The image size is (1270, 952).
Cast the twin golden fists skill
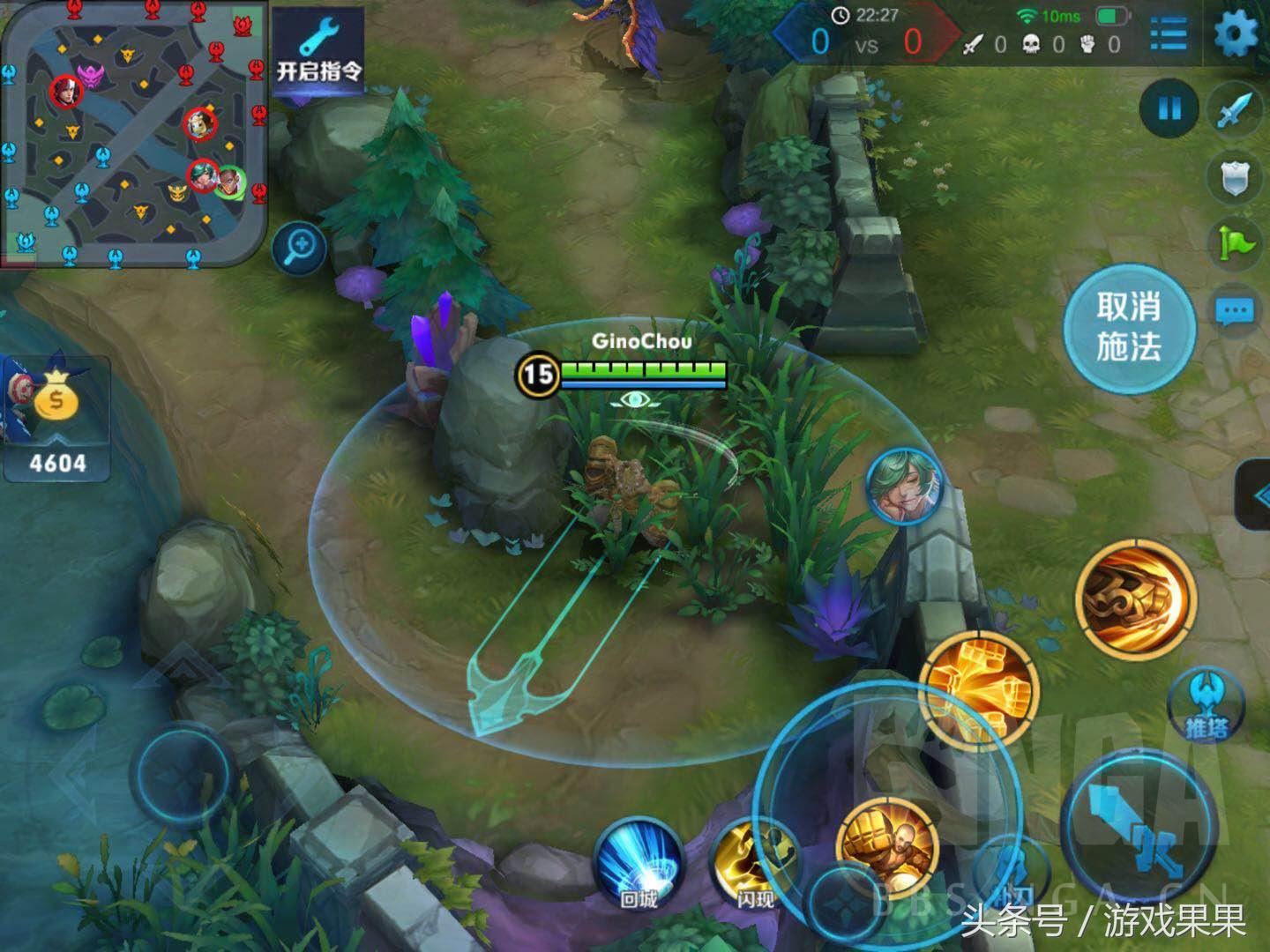(978, 692)
